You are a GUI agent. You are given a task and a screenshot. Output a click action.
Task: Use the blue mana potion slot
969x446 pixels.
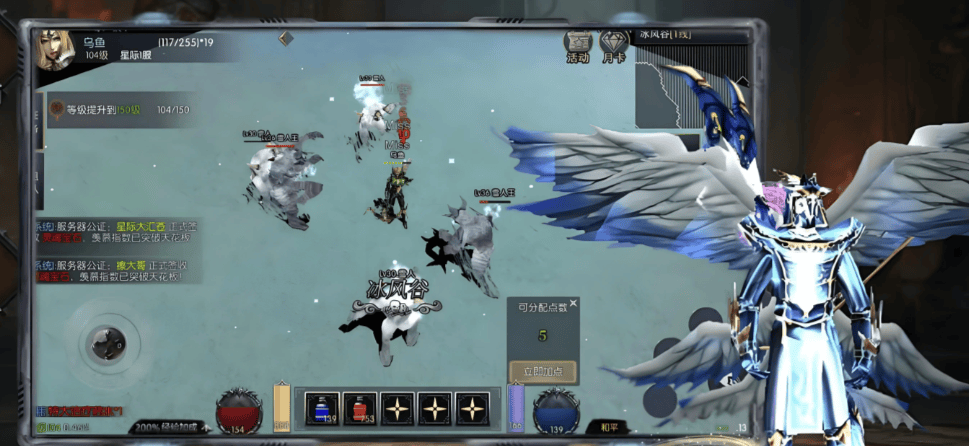pos(322,408)
